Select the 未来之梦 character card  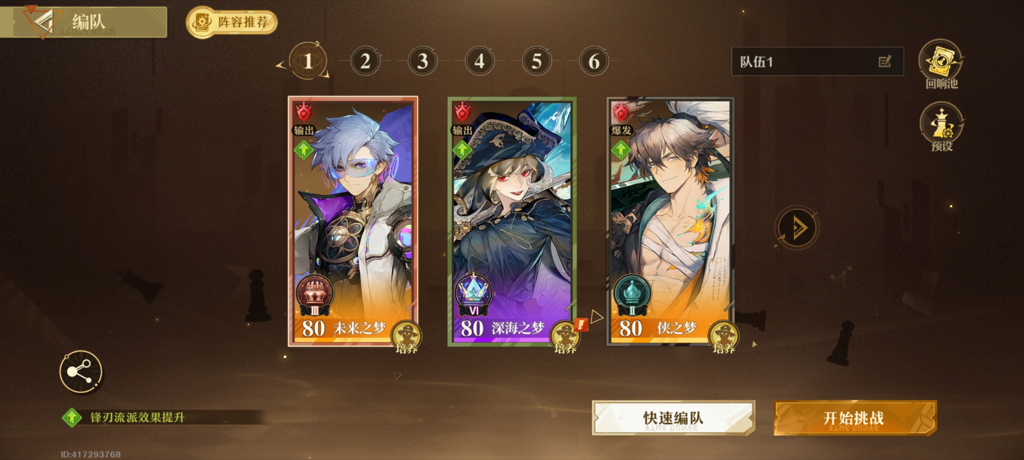click(x=350, y=210)
